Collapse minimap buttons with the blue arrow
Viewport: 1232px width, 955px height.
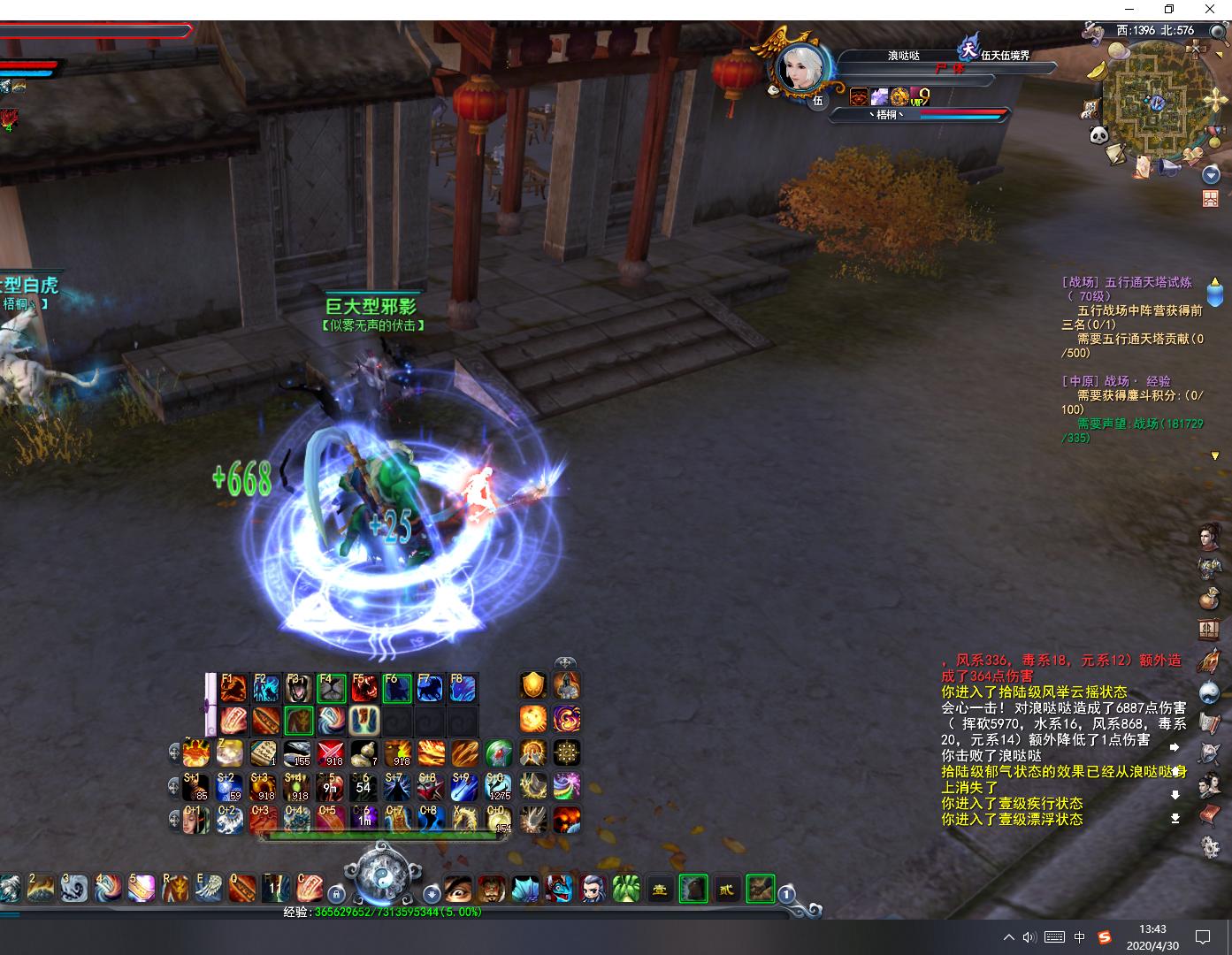(x=1211, y=176)
